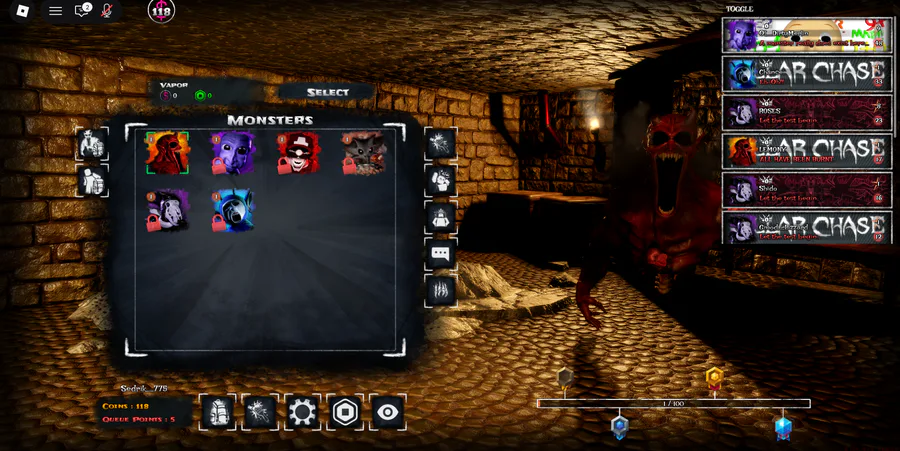Choose the locked blue antenna monster
900x451 pixels.
coord(232,211)
